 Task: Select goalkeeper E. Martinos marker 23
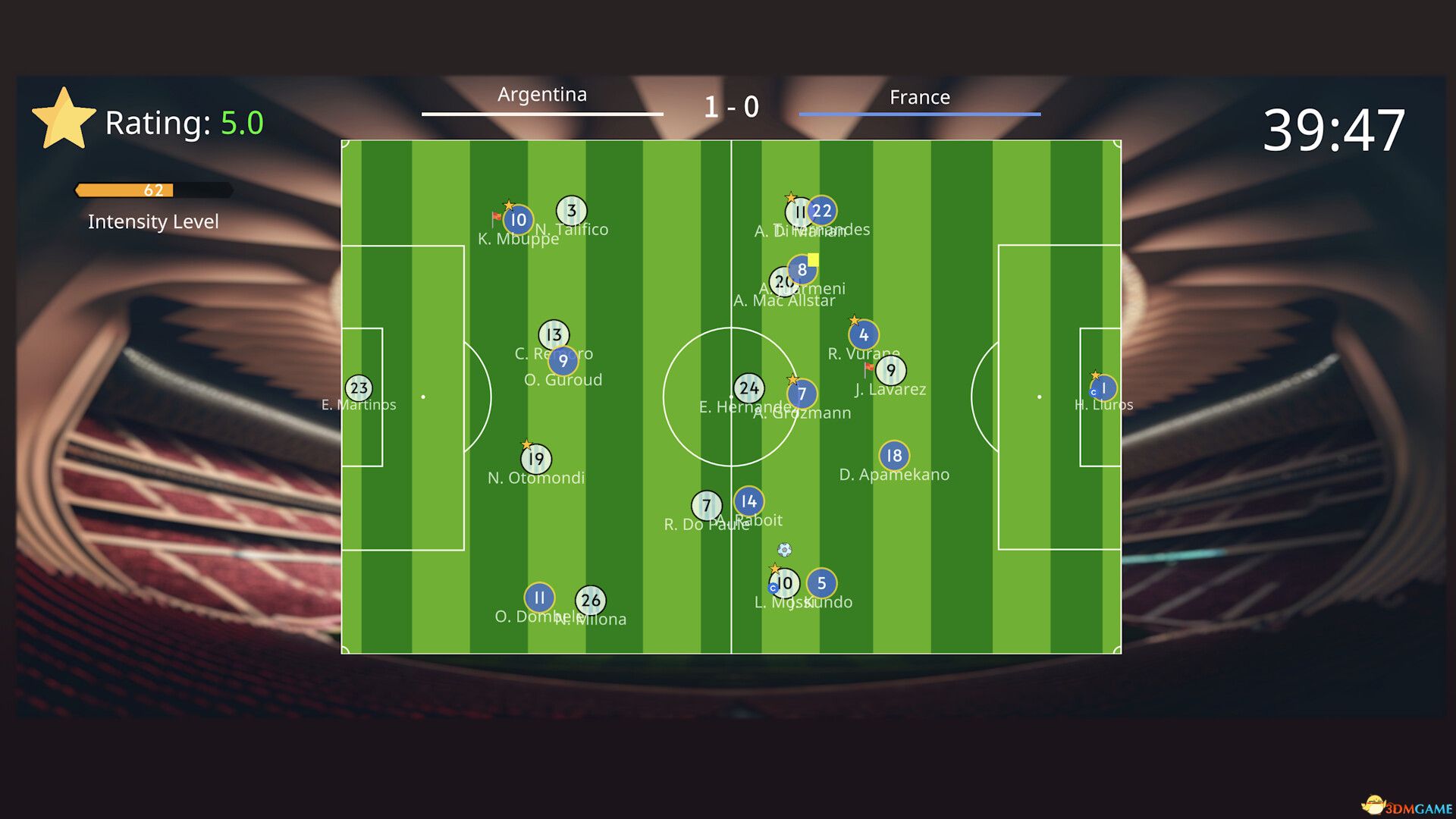pos(359,388)
